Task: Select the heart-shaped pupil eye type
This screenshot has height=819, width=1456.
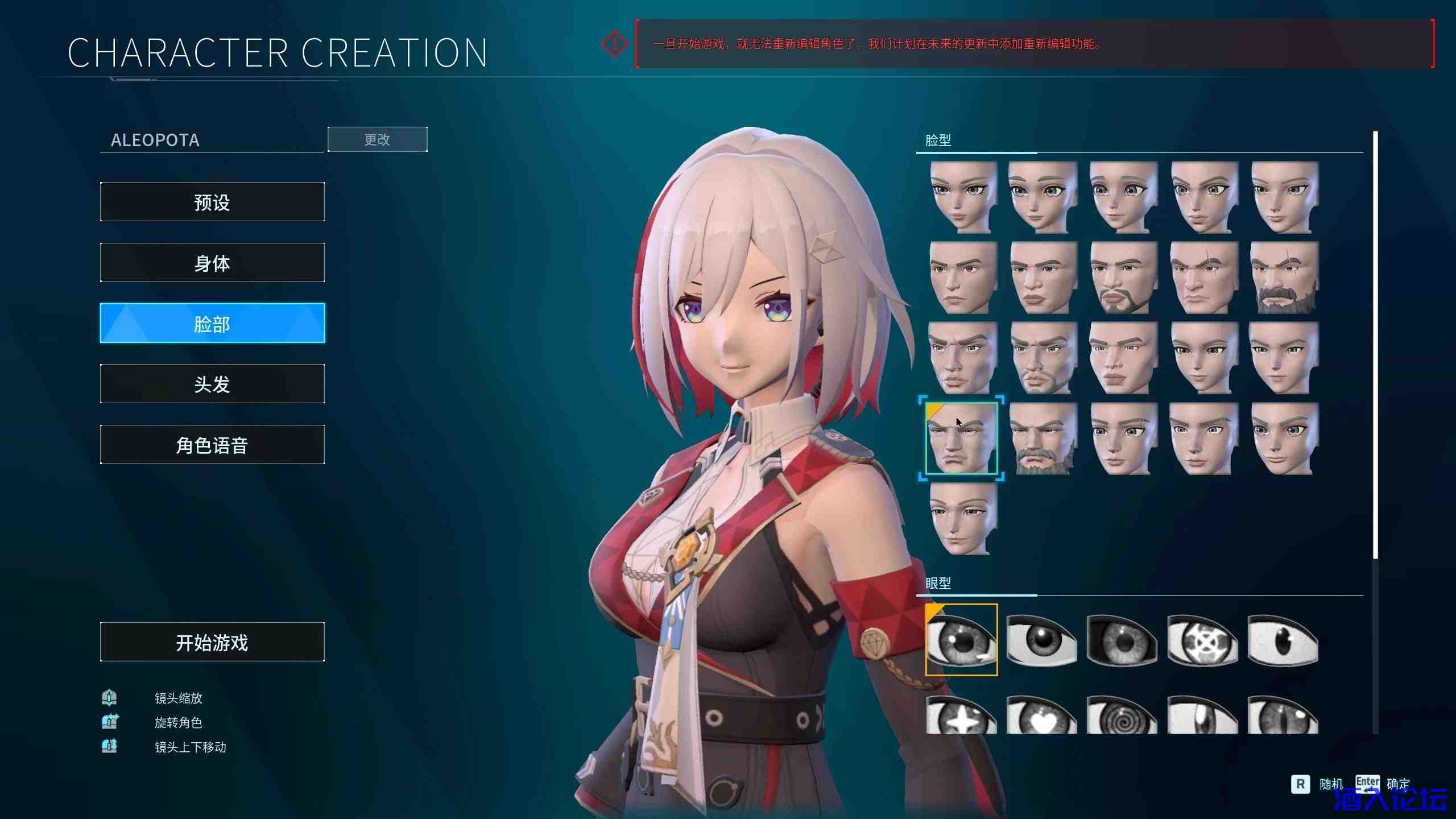Action: coord(1042,718)
